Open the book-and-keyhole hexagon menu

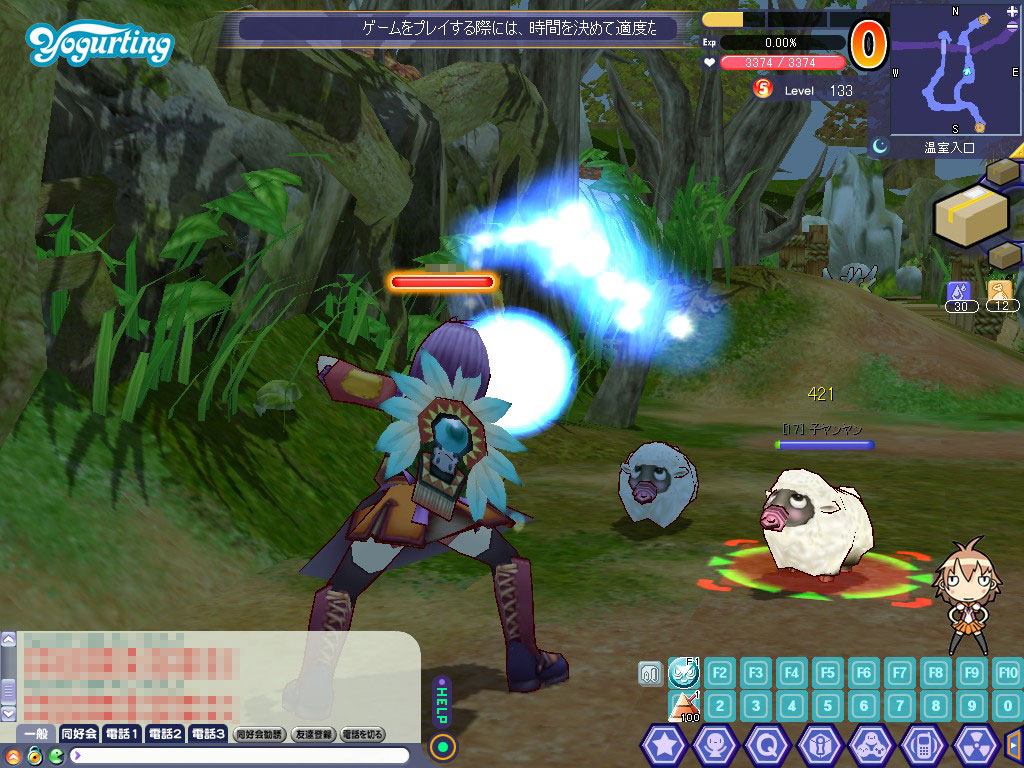(819, 745)
